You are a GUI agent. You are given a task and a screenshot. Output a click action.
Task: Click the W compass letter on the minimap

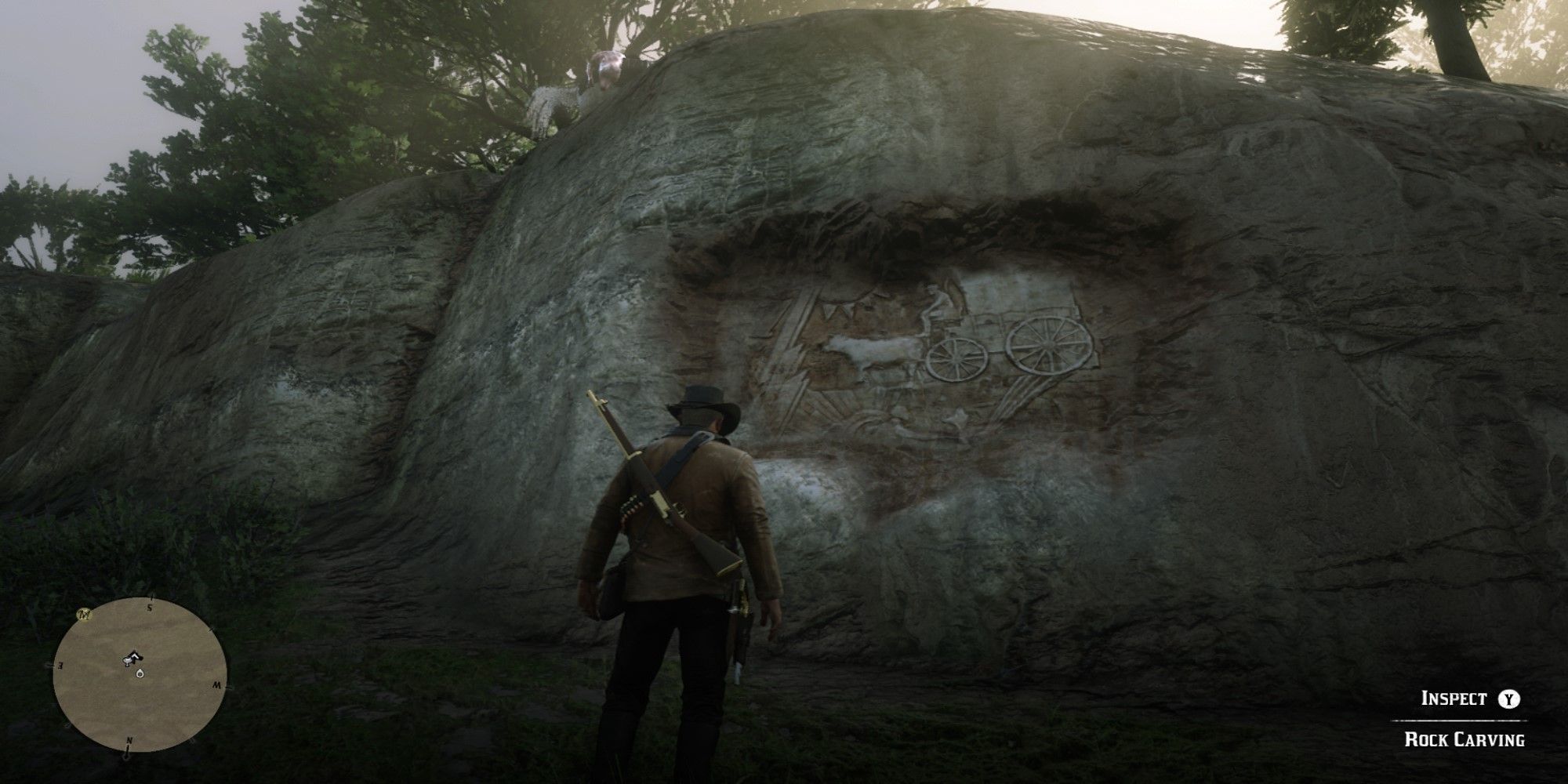click(218, 685)
